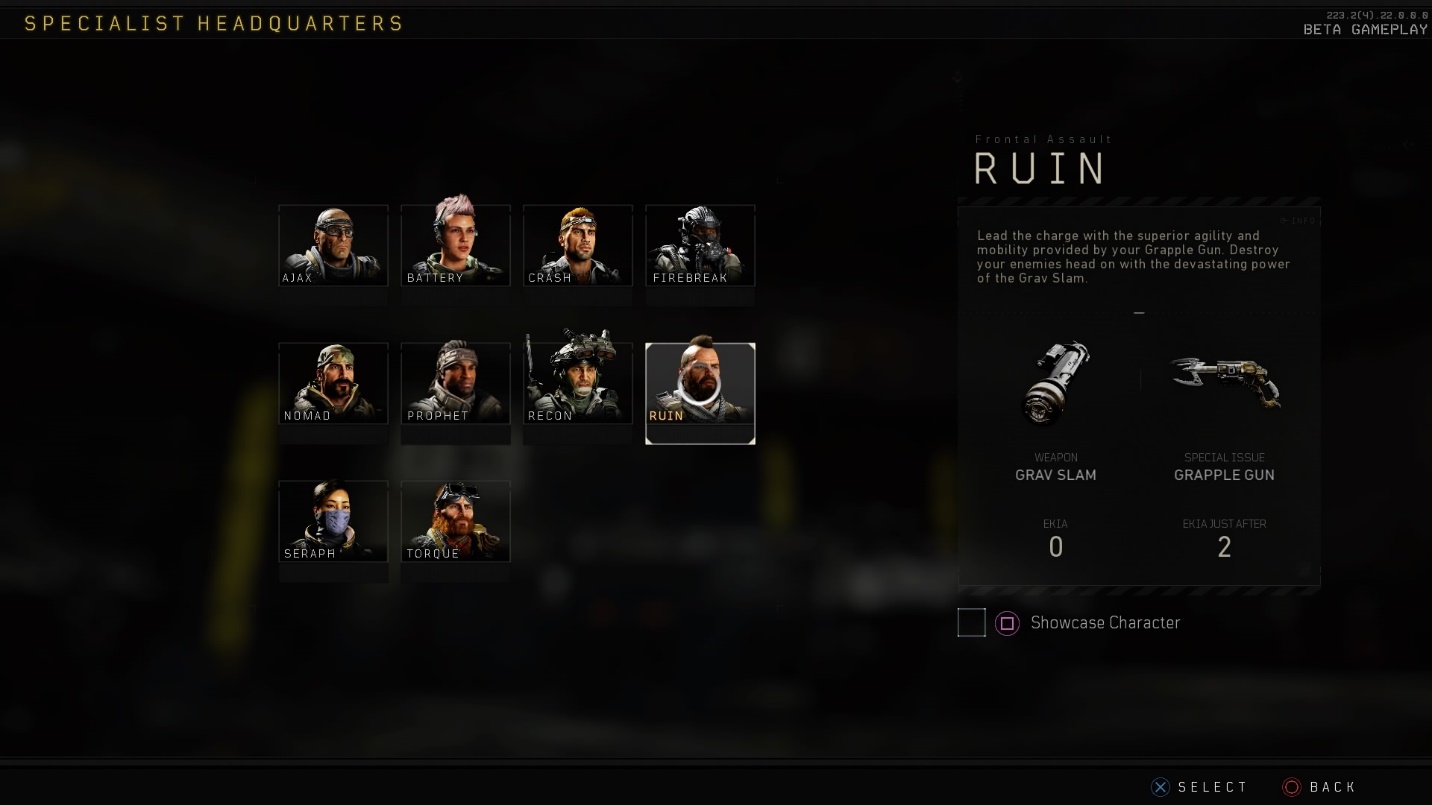Choose the Battery specialist portrait
1432x805 pixels.
tap(455, 246)
